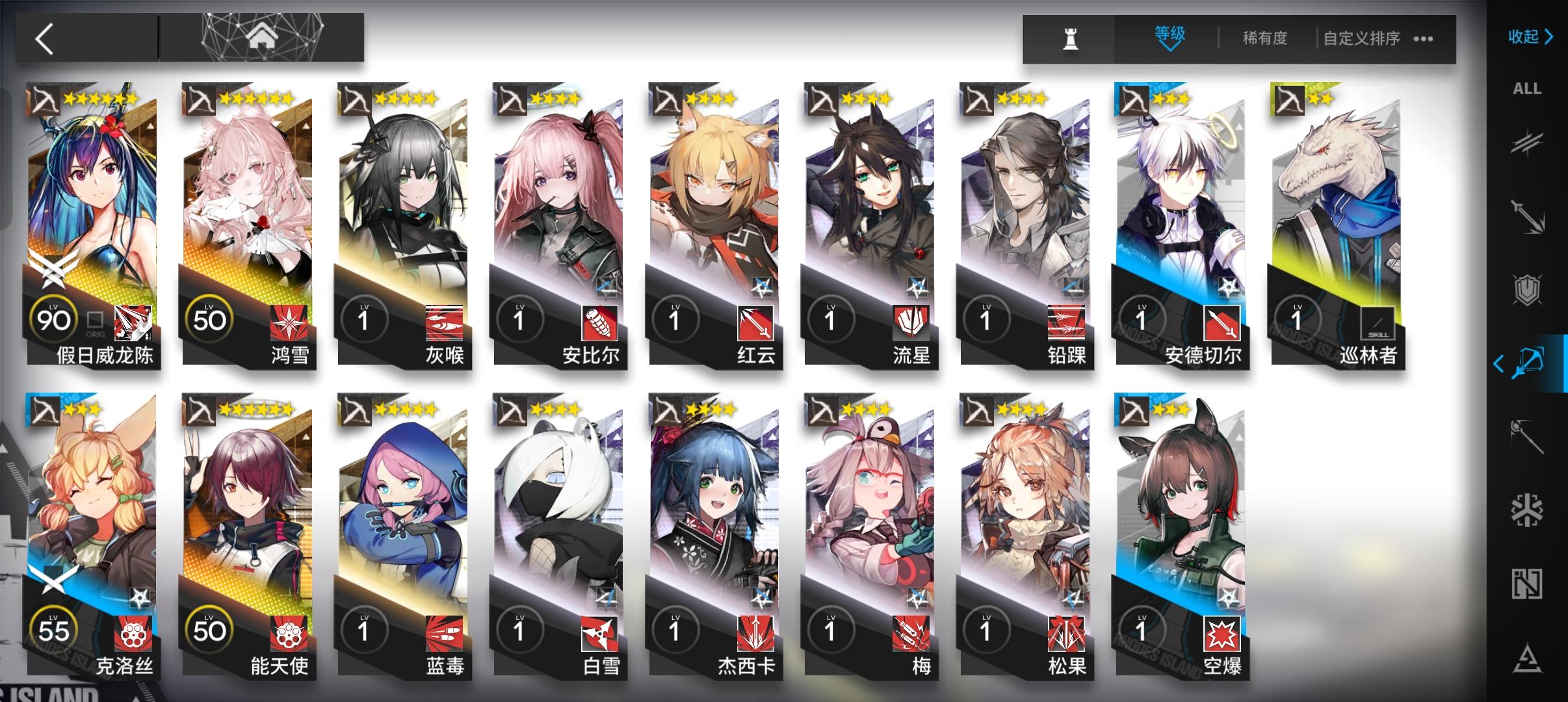Open the Specialist class filter icon
Viewport: 1568px width, 702px height.
1528,580
